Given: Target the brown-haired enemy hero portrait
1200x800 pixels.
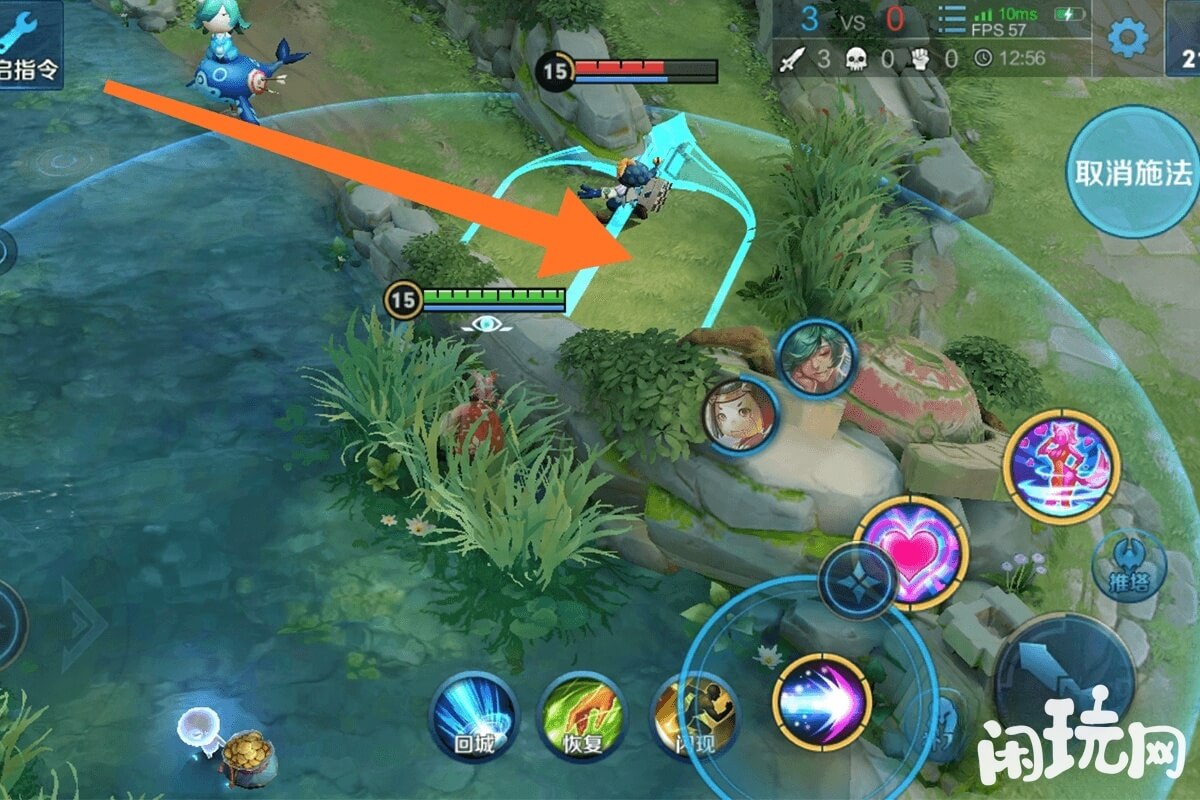Looking at the screenshot, I should (x=740, y=414).
